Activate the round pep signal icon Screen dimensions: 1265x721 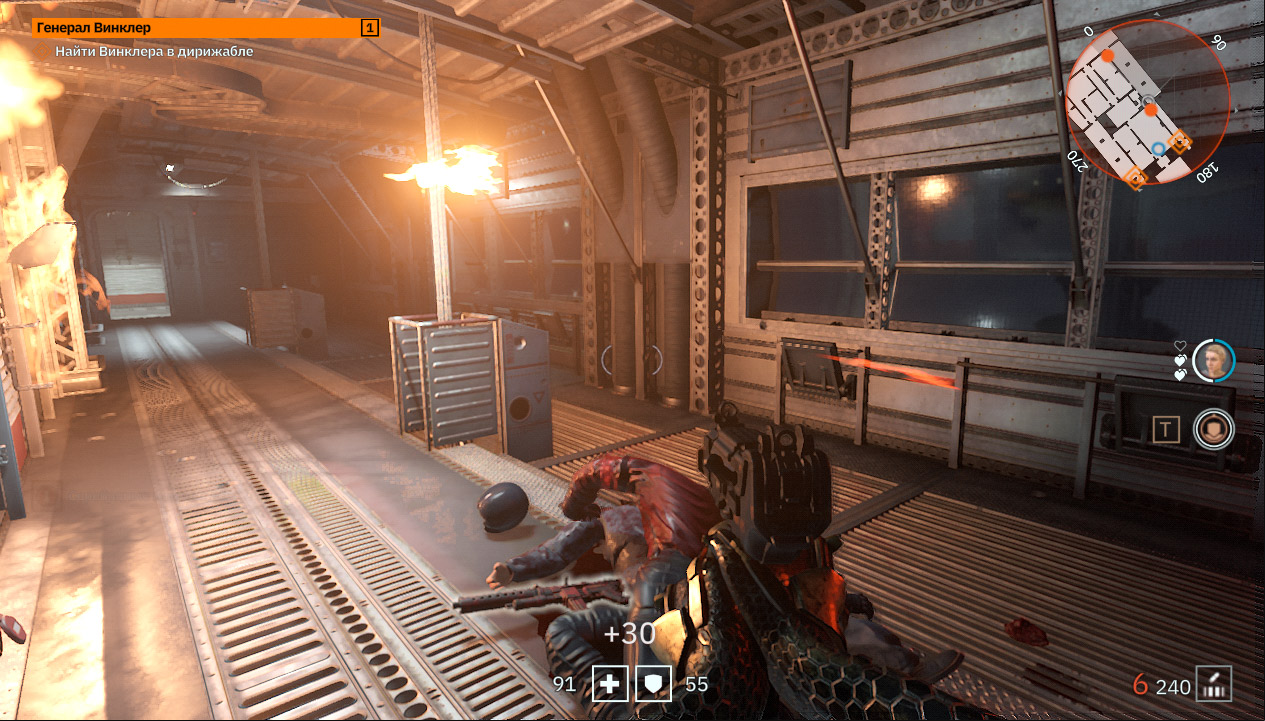point(1213,430)
